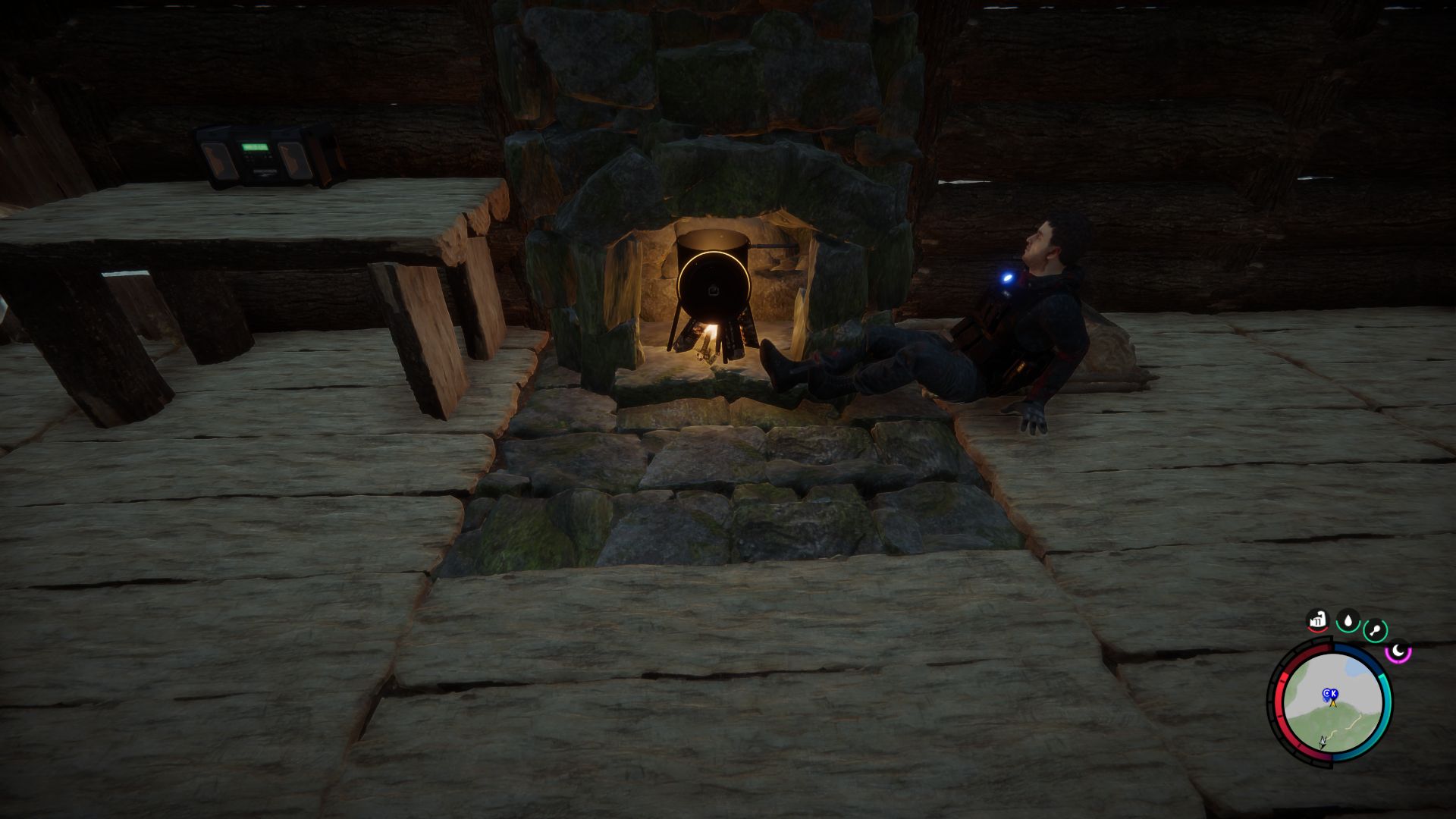Screen dimensions: 1456x819
Task: Click the water droplet thirst icon
Action: click(x=1348, y=621)
